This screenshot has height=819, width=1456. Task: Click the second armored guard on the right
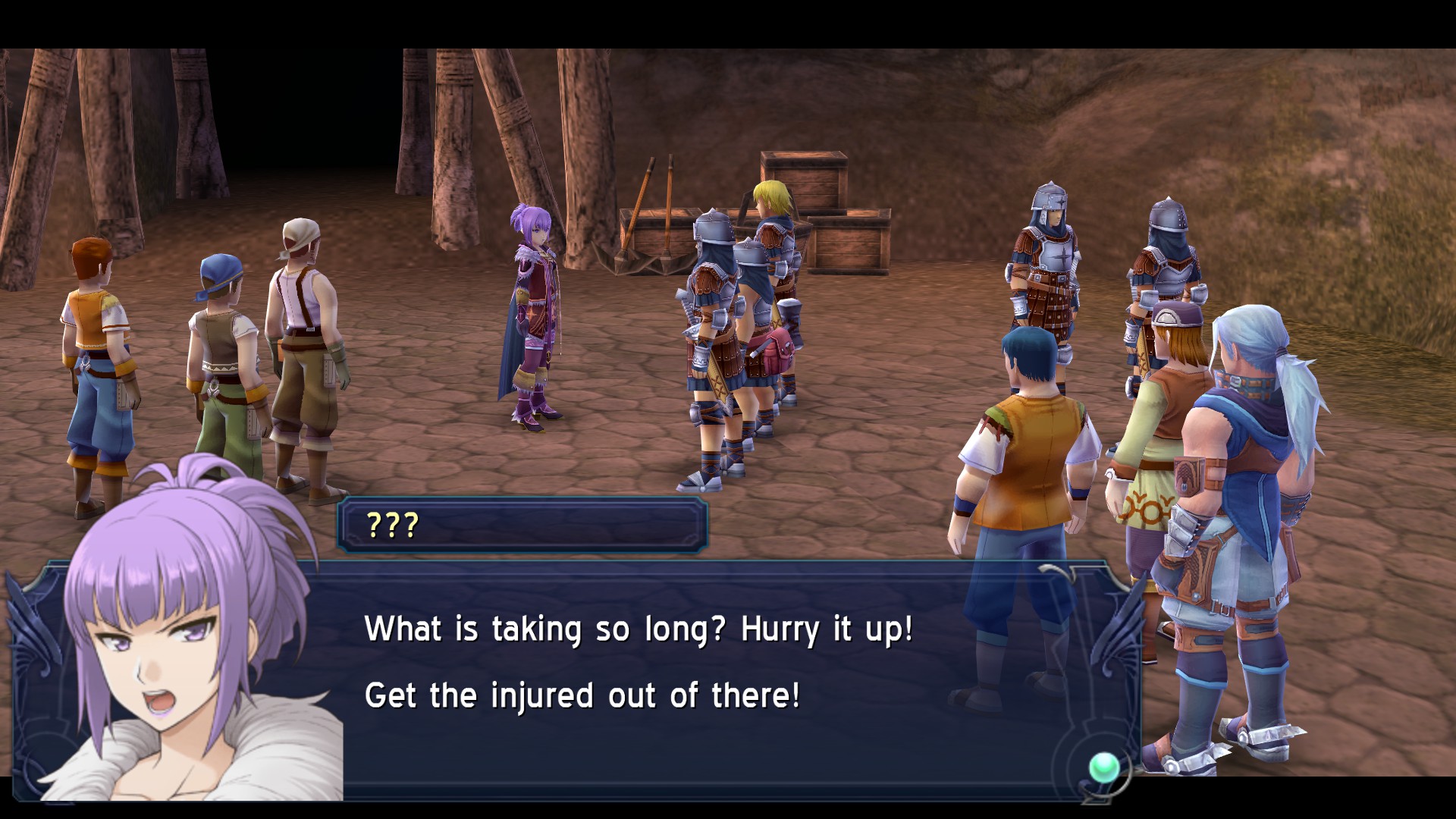tap(1168, 258)
